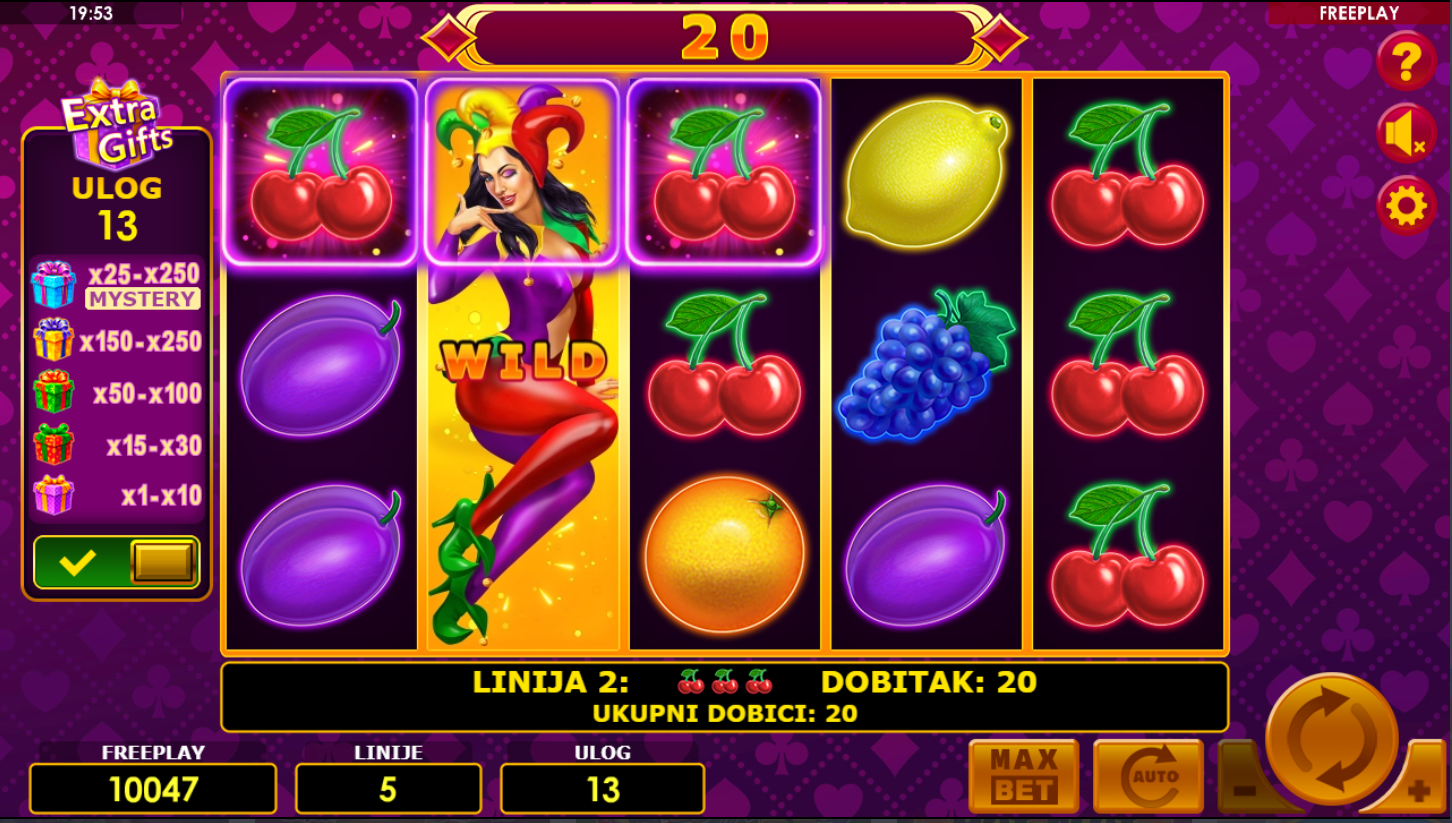Toggle the muted sound speaker button

pyautogui.click(x=1406, y=134)
